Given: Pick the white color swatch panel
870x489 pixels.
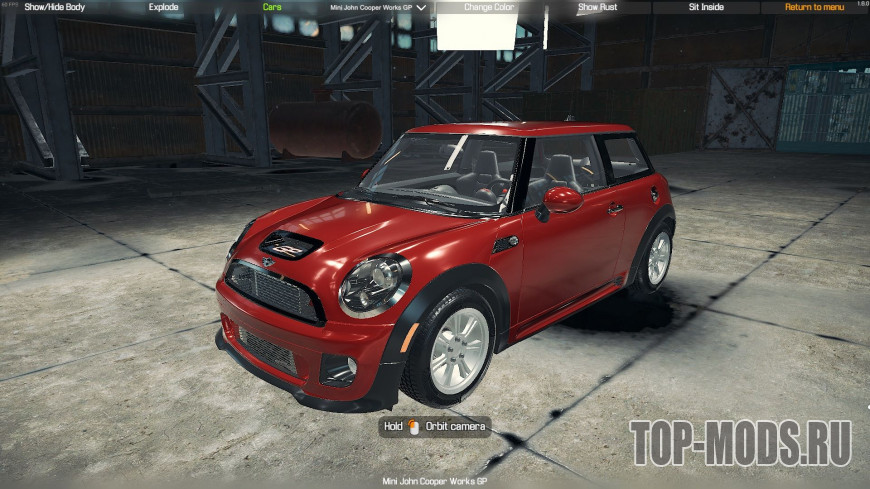Looking at the screenshot, I should pos(475,32).
